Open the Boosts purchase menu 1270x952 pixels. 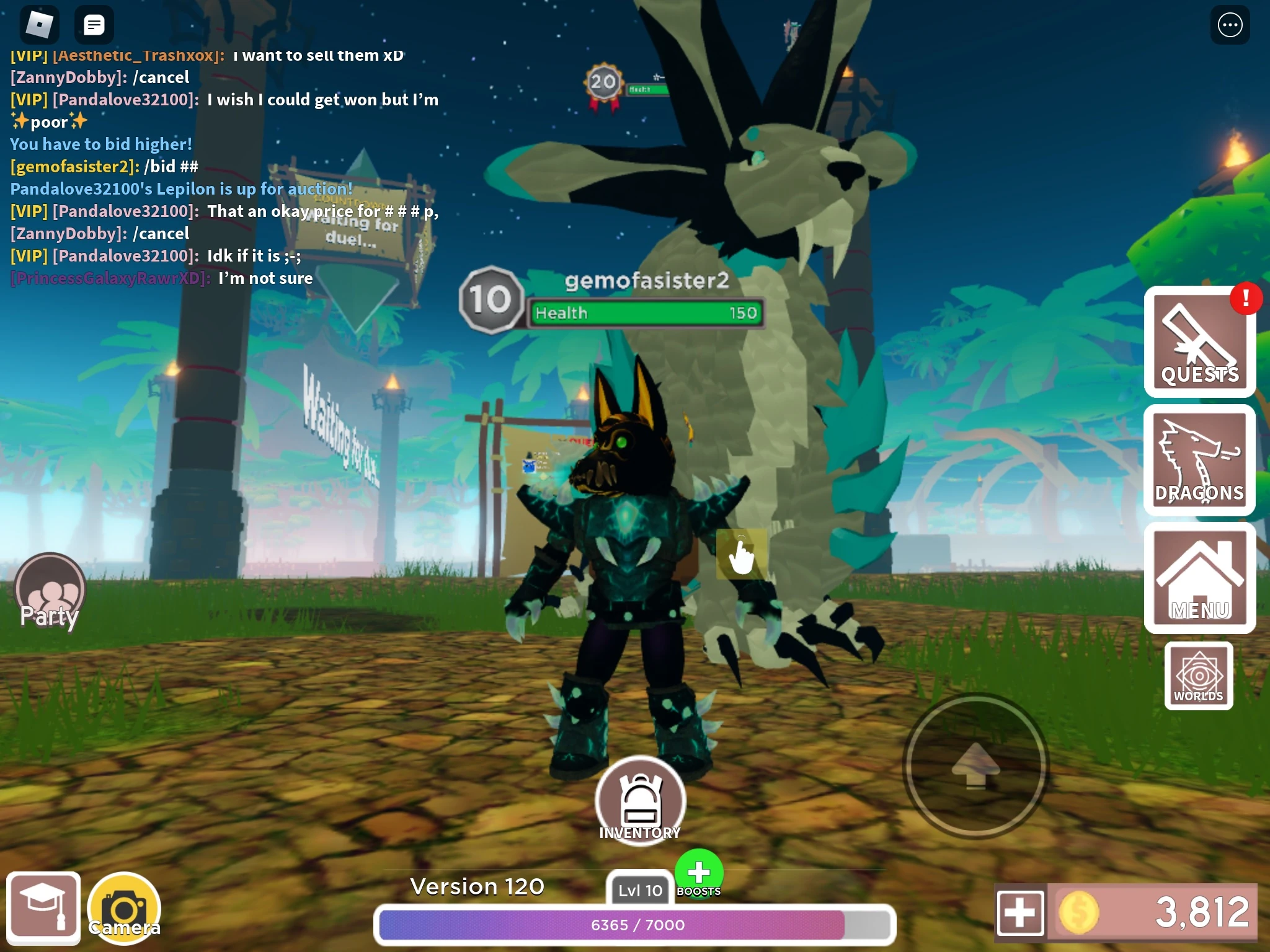[698, 871]
